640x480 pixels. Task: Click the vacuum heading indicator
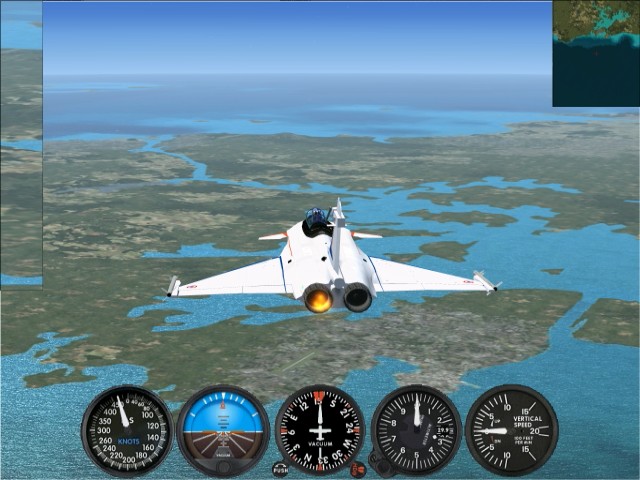coord(320,430)
